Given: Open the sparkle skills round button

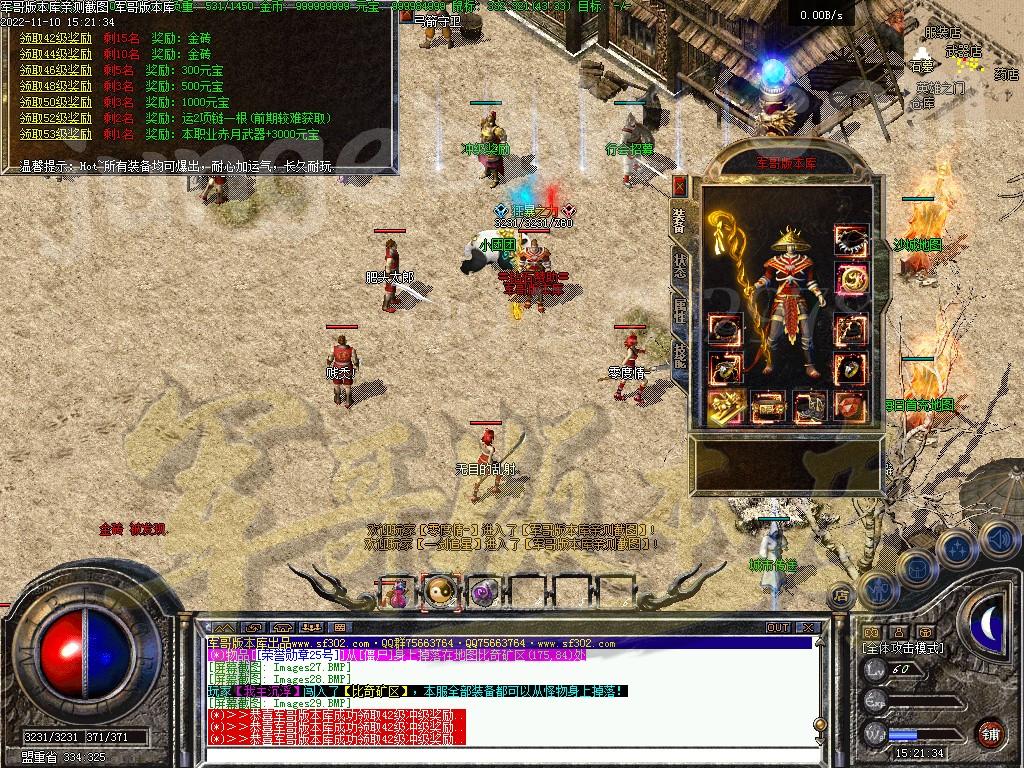Looking at the screenshot, I should (956, 548).
